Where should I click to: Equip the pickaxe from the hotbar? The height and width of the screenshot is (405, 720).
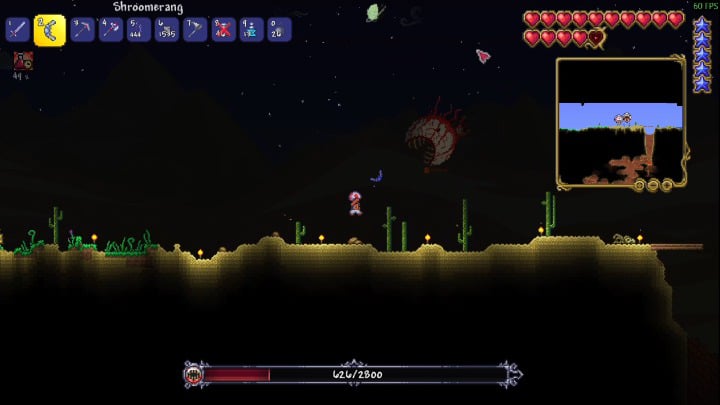click(x=81, y=30)
